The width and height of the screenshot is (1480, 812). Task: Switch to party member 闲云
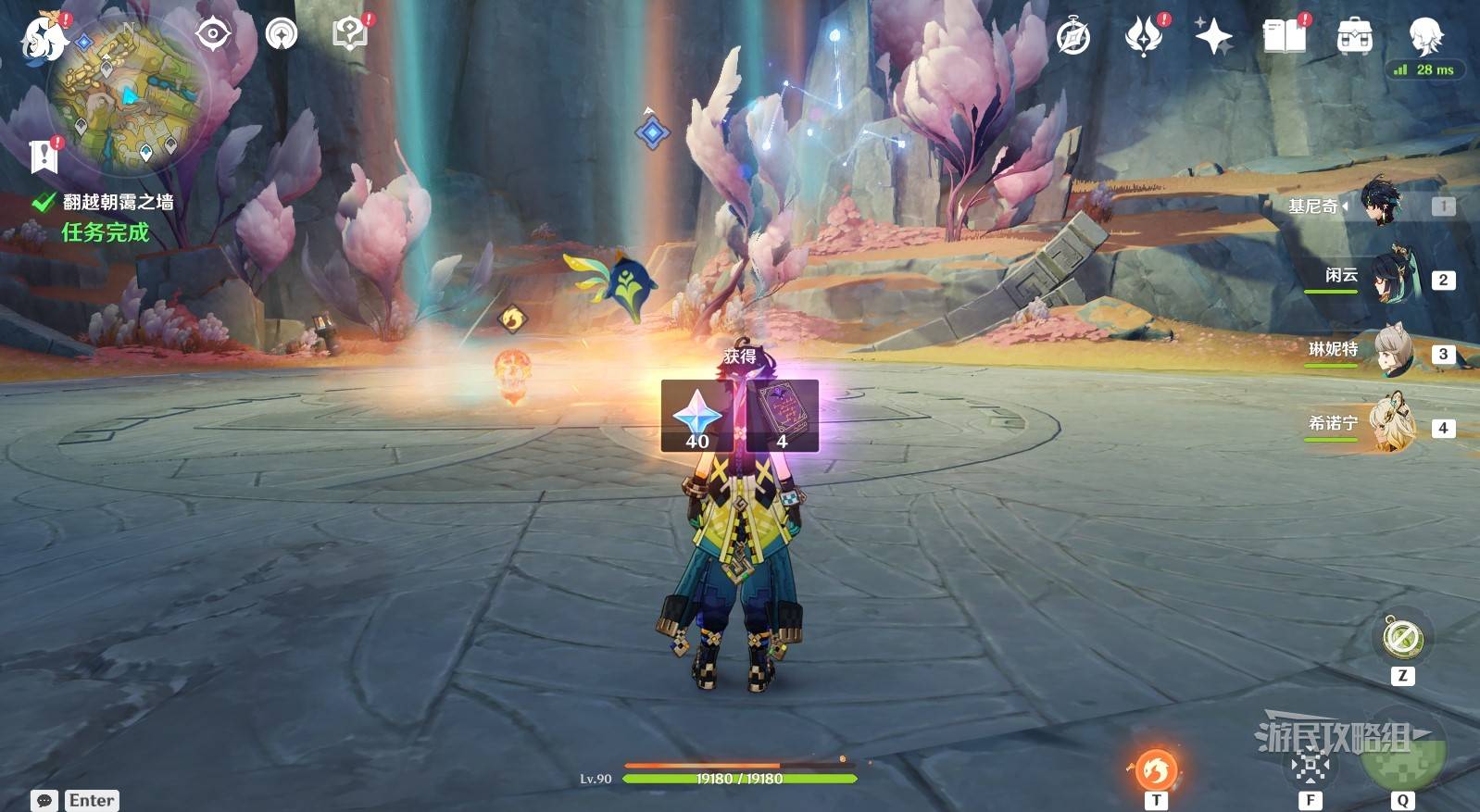[1391, 276]
